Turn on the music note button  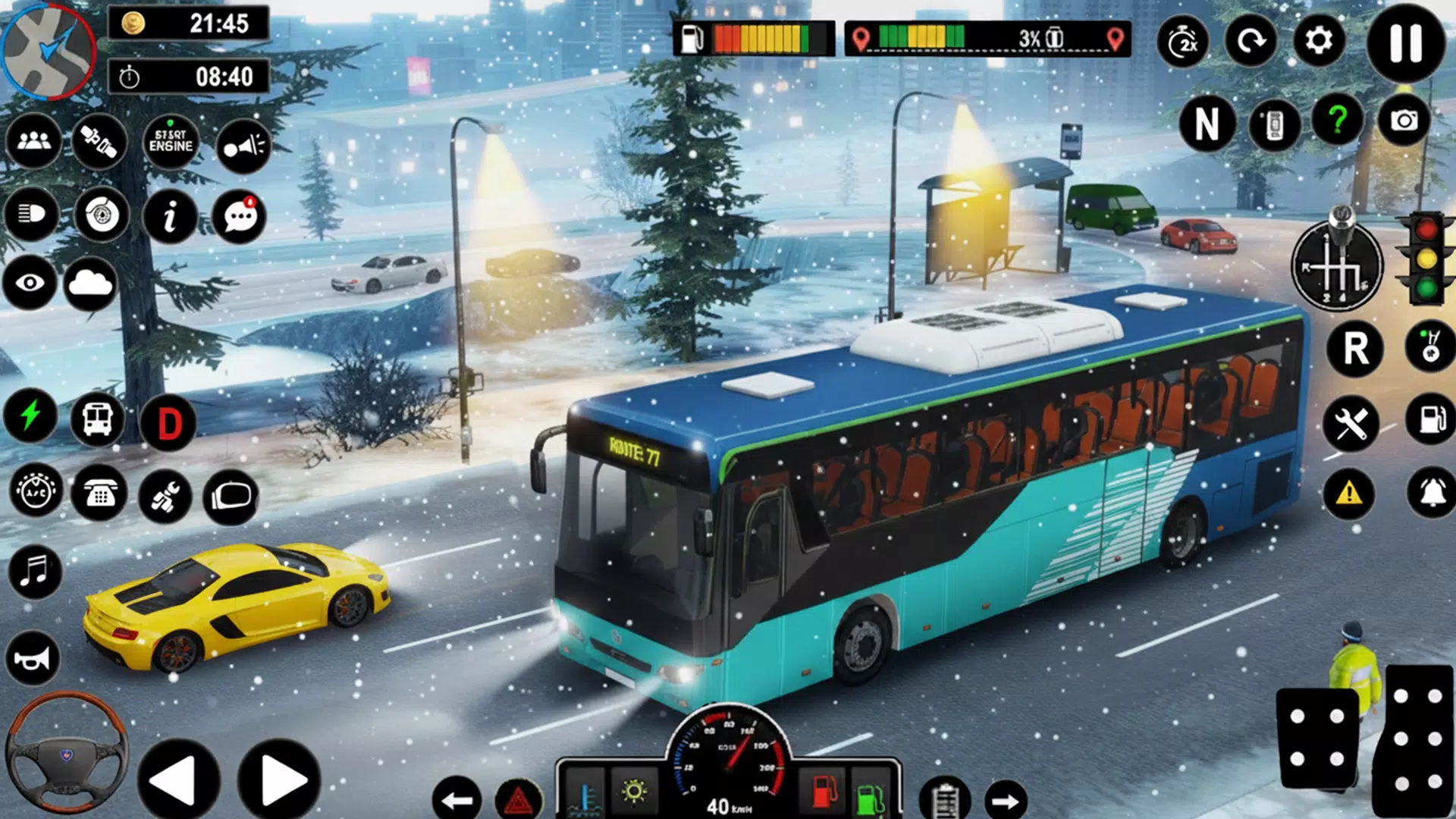pos(34,570)
